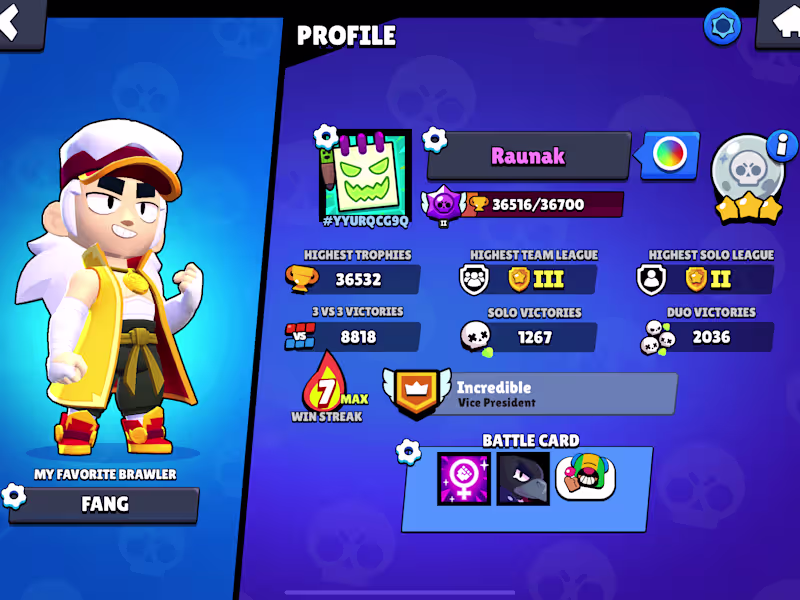The image size is (800, 600).
Task: Select the purple female symbol battle card icon
Action: [464, 479]
